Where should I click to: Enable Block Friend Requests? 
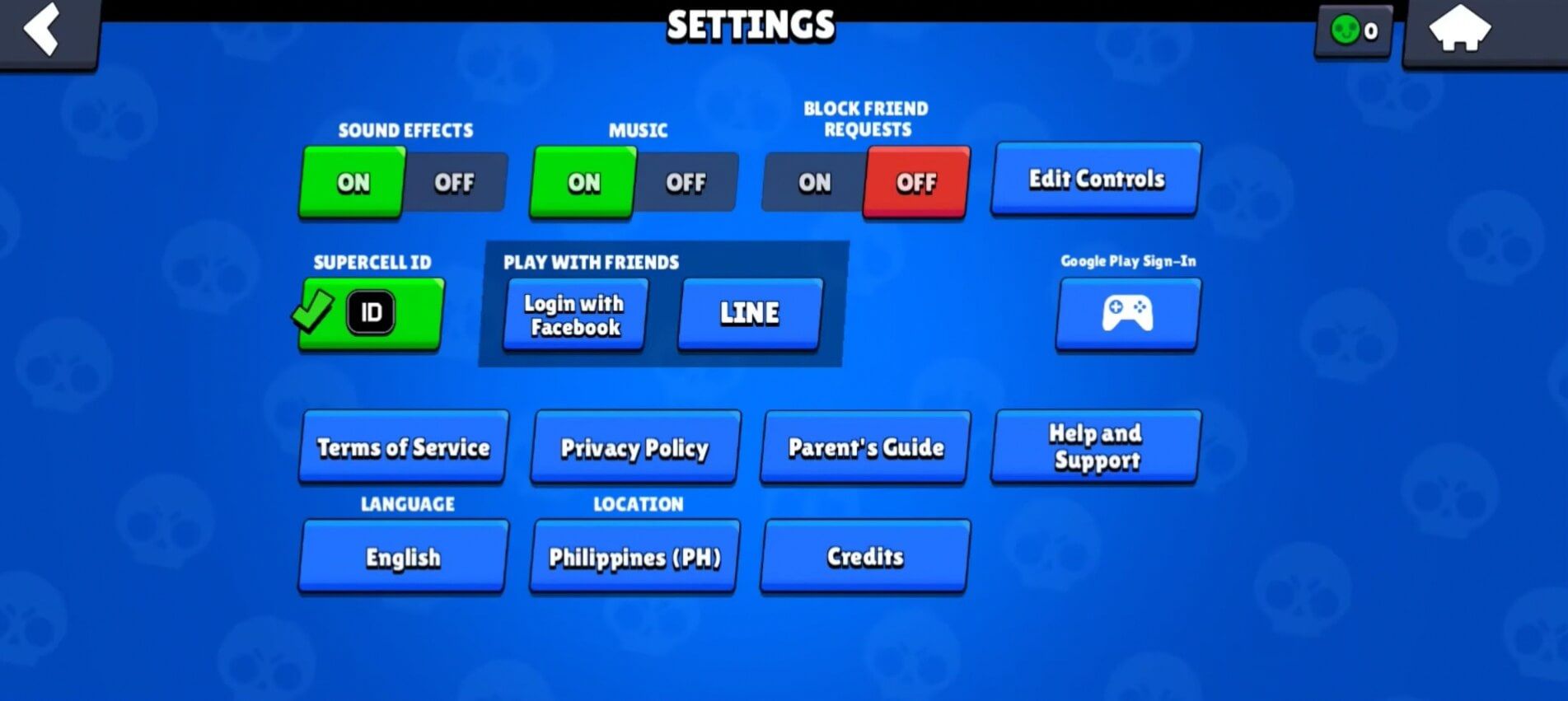814,183
